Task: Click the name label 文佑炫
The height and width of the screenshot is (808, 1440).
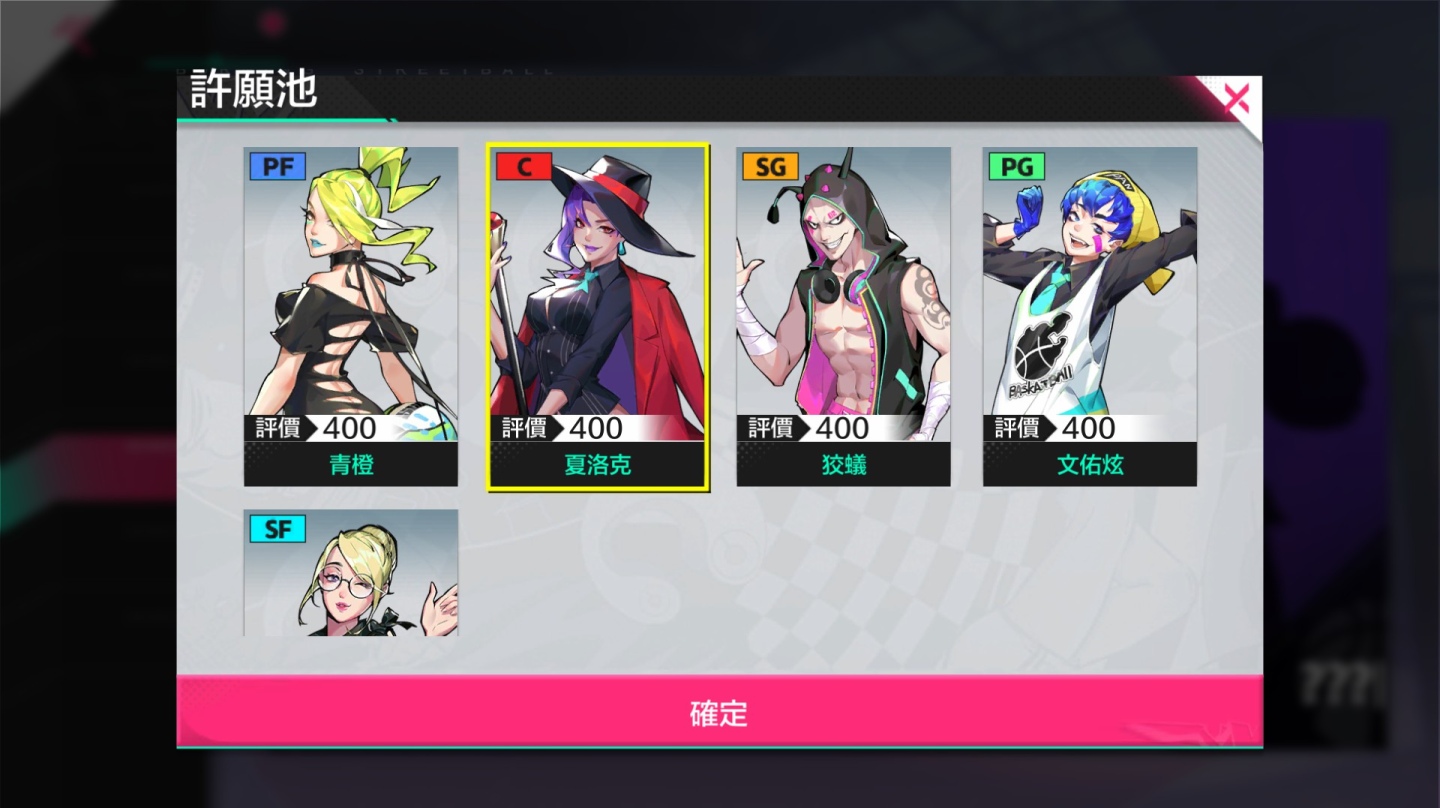Action: 1089,464
